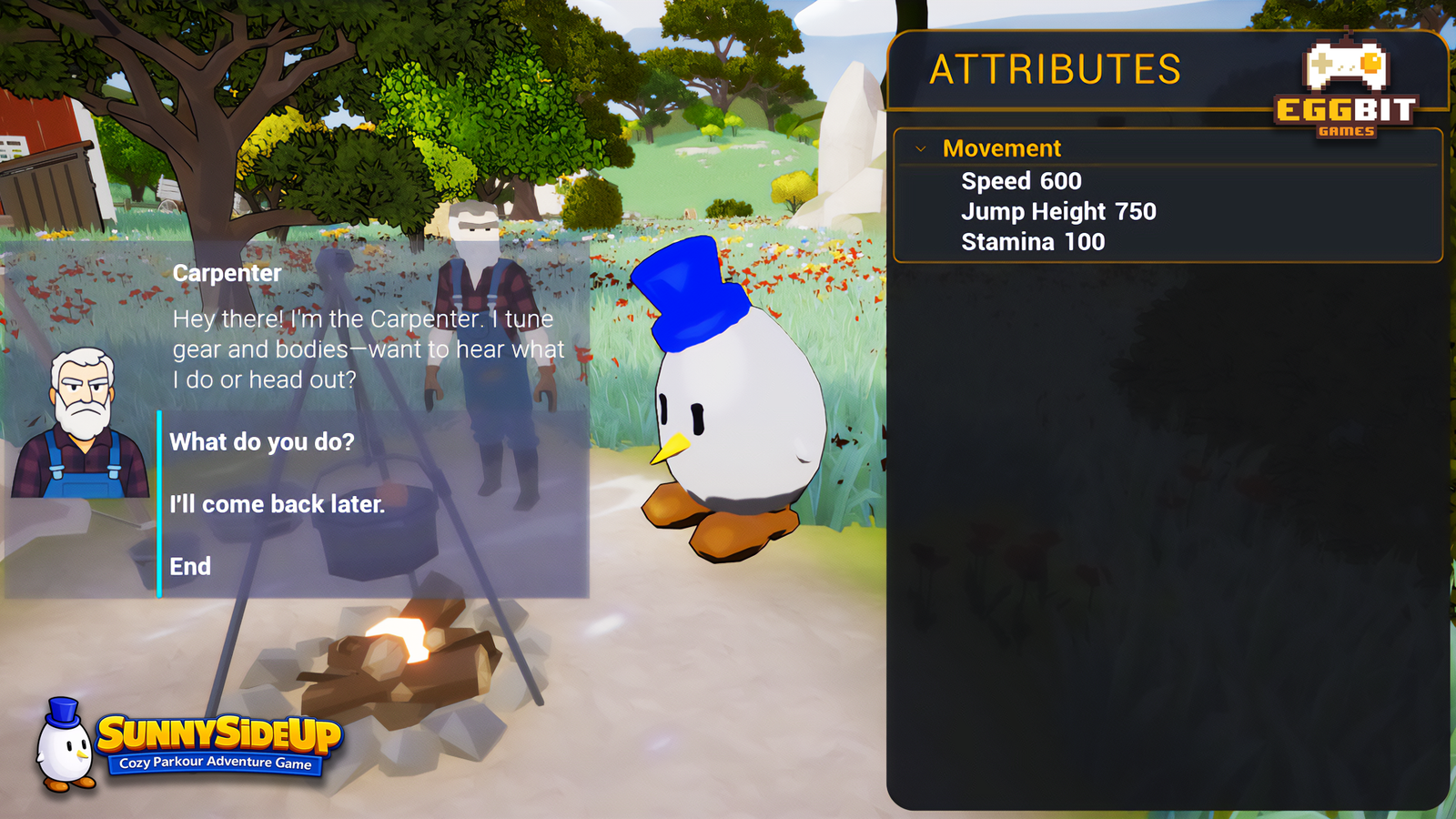The width and height of the screenshot is (1456, 819).
Task: Click the Stamina 100 stat entry
Action: pyautogui.click(x=1032, y=242)
